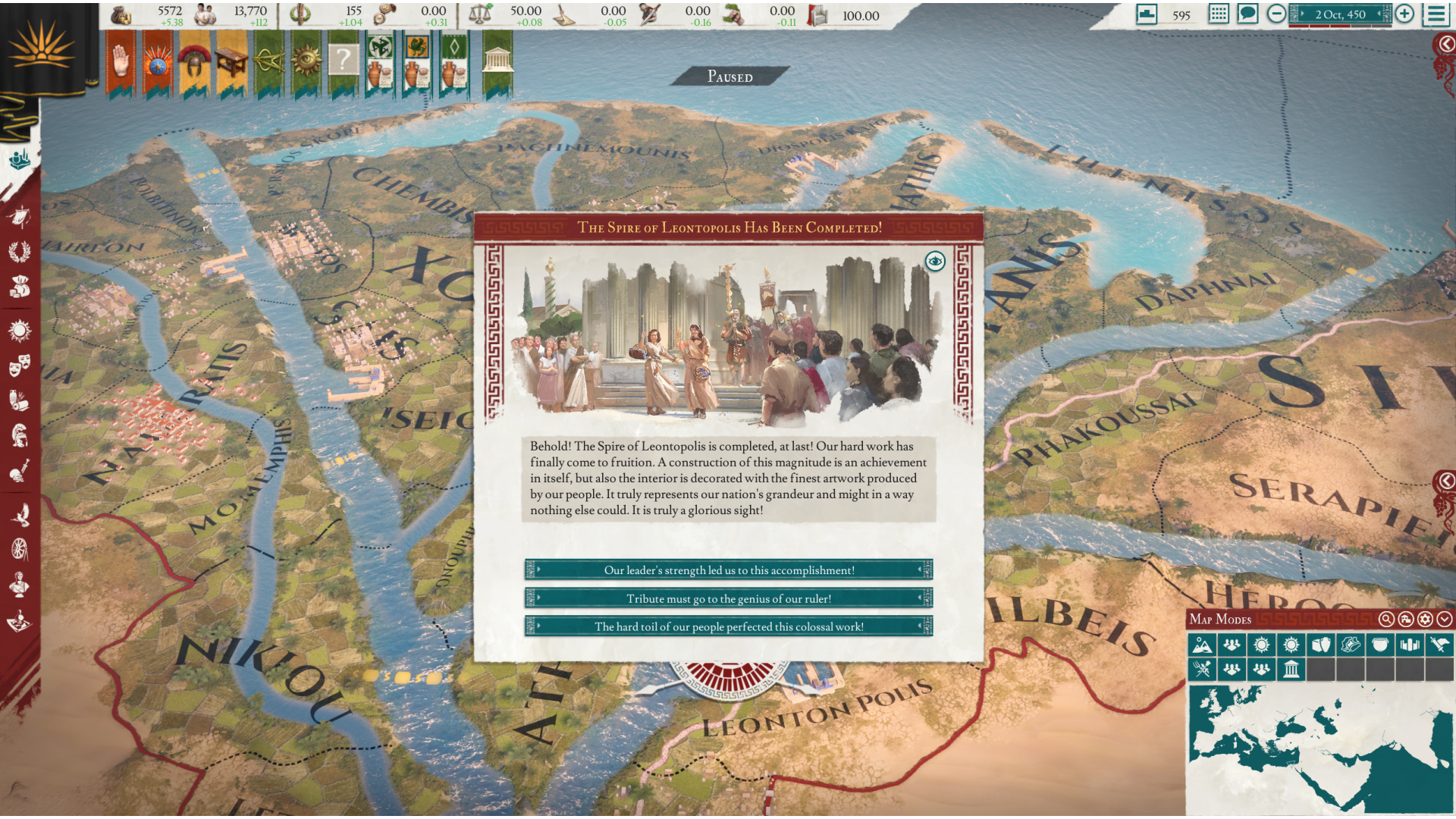This screenshot has width=1456, height=819.
Task: Increase game speed with the plus button
Action: pyautogui.click(x=1404, y=14)
